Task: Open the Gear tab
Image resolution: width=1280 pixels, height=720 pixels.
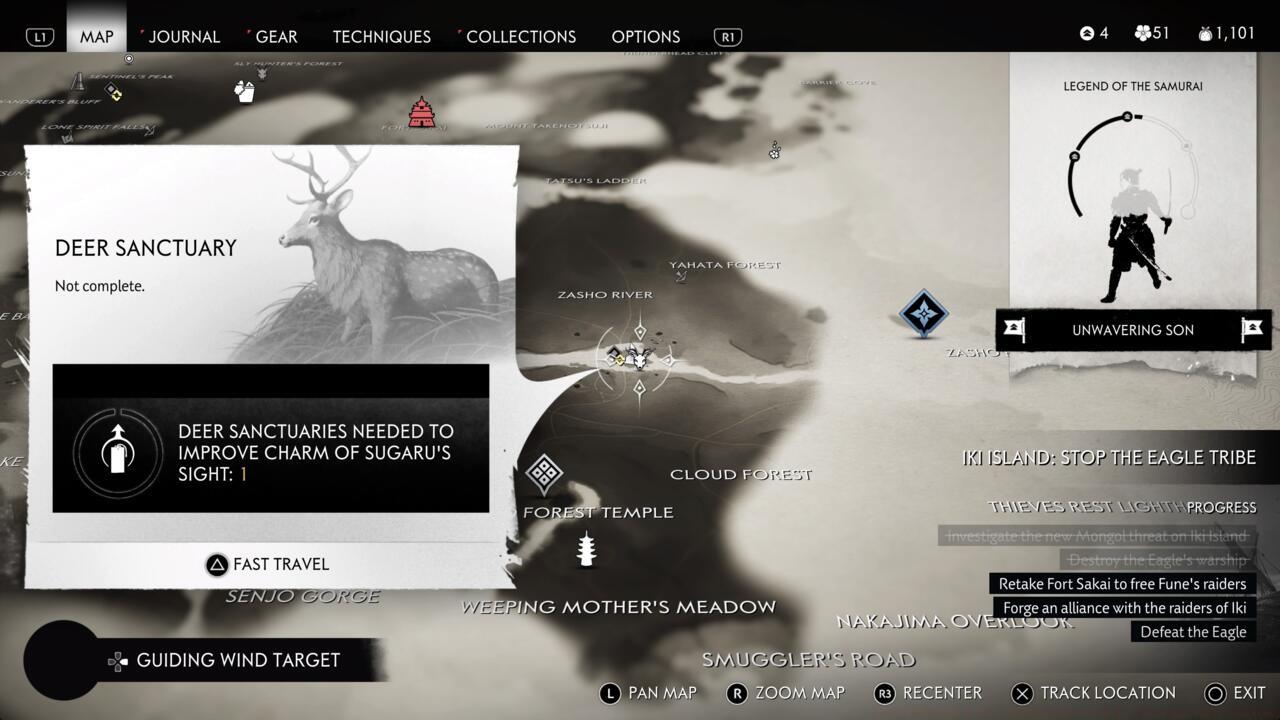Action: (276, 37)
